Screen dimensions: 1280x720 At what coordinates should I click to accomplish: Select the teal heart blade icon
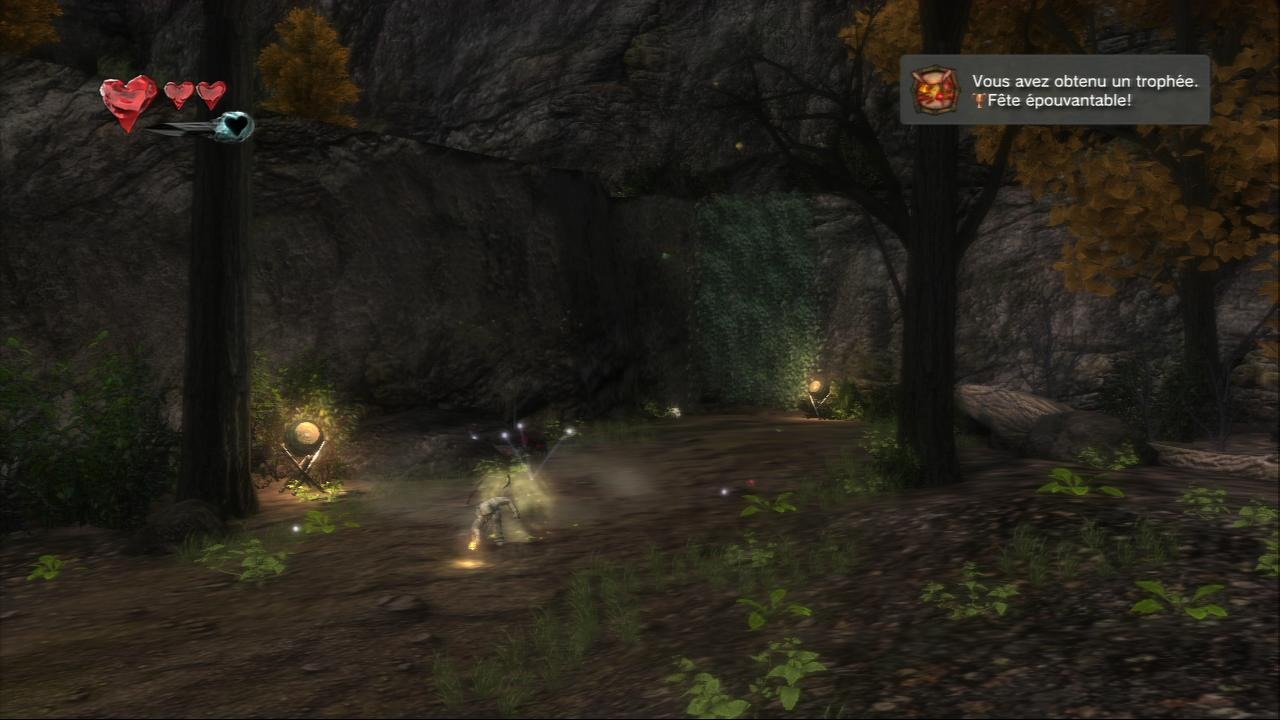pyautogui.click(x=234, y=126)
